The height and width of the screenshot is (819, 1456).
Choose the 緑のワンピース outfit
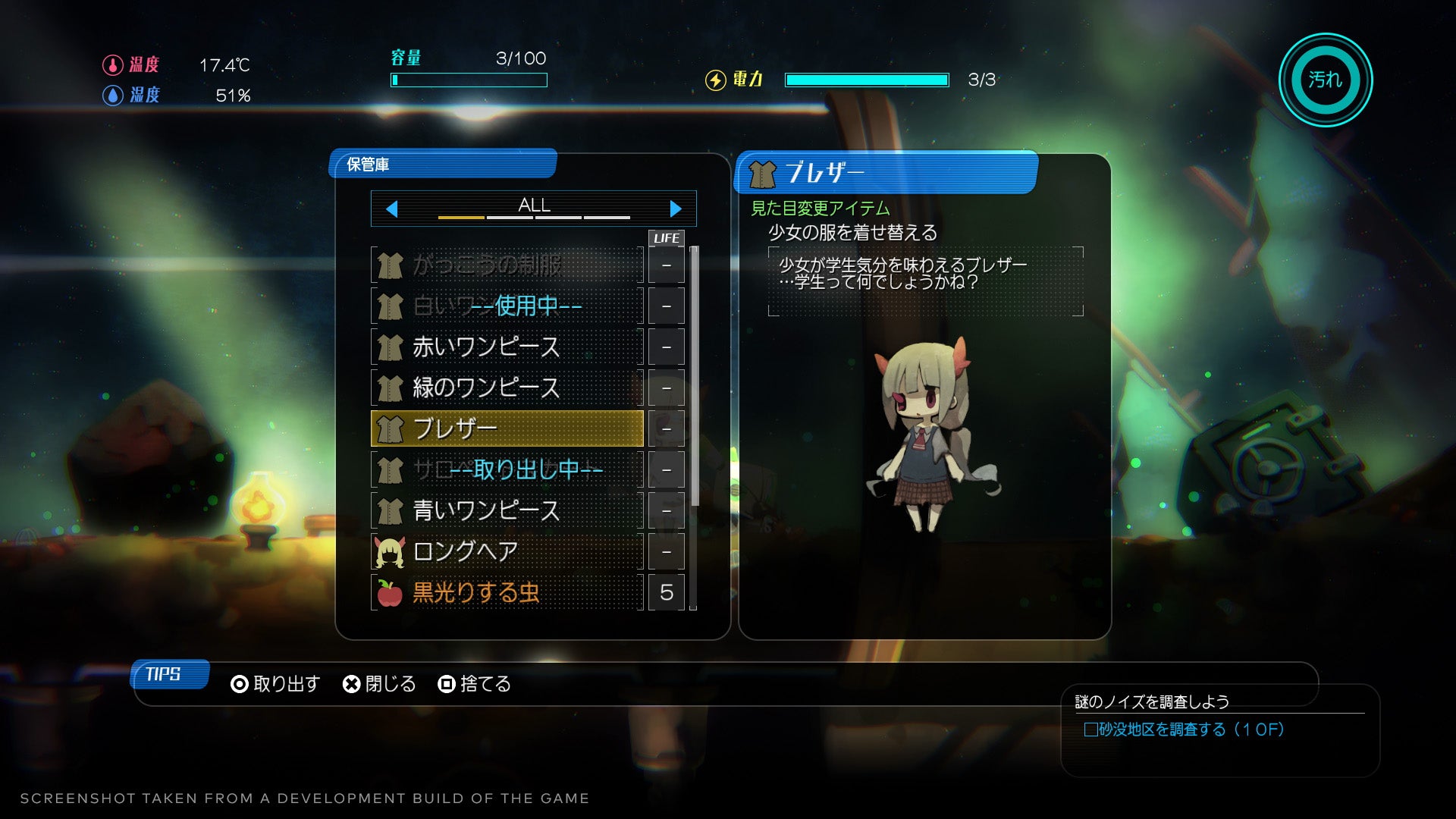coord(507,388)
